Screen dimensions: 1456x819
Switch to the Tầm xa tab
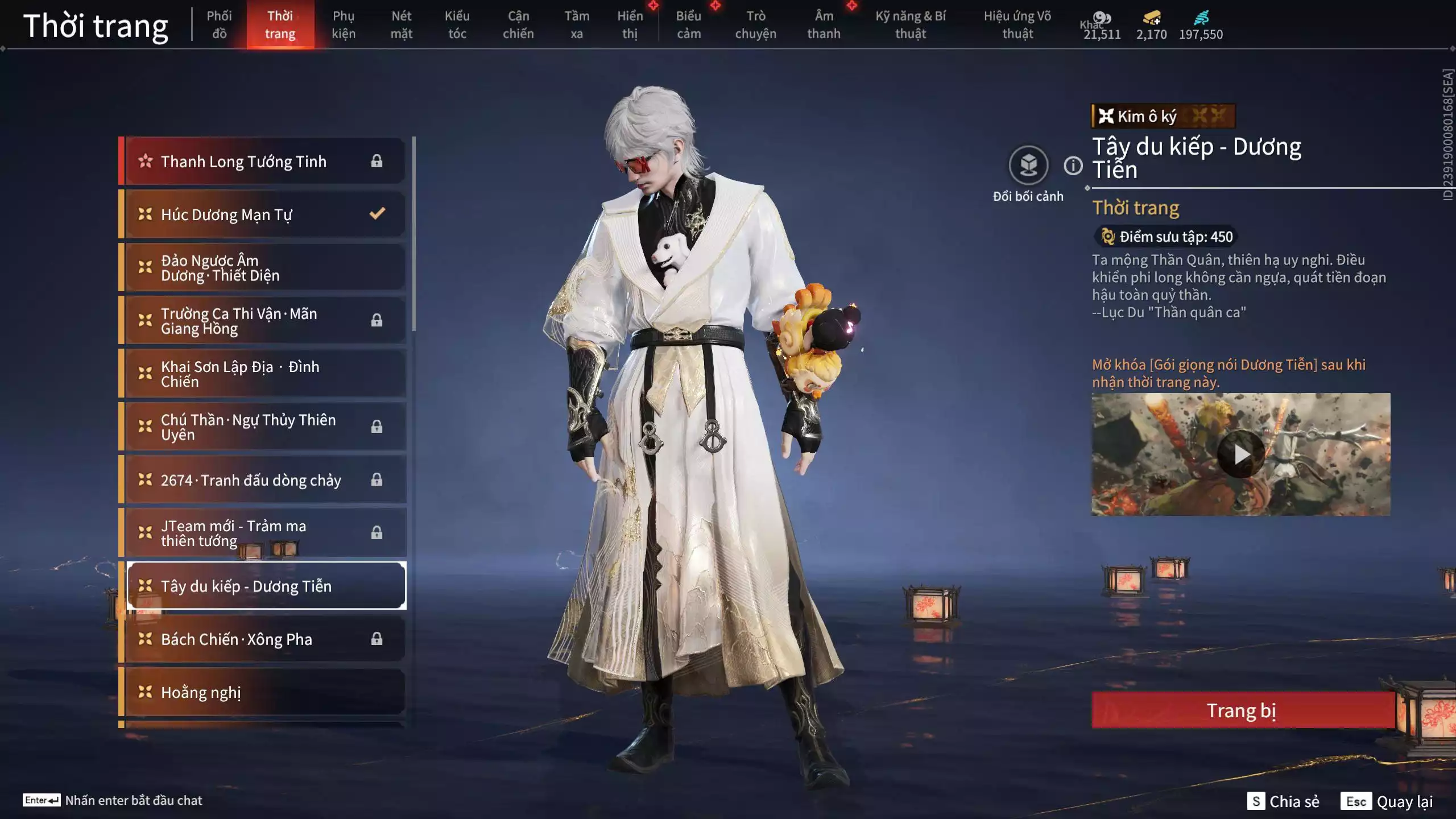point(577,24)
